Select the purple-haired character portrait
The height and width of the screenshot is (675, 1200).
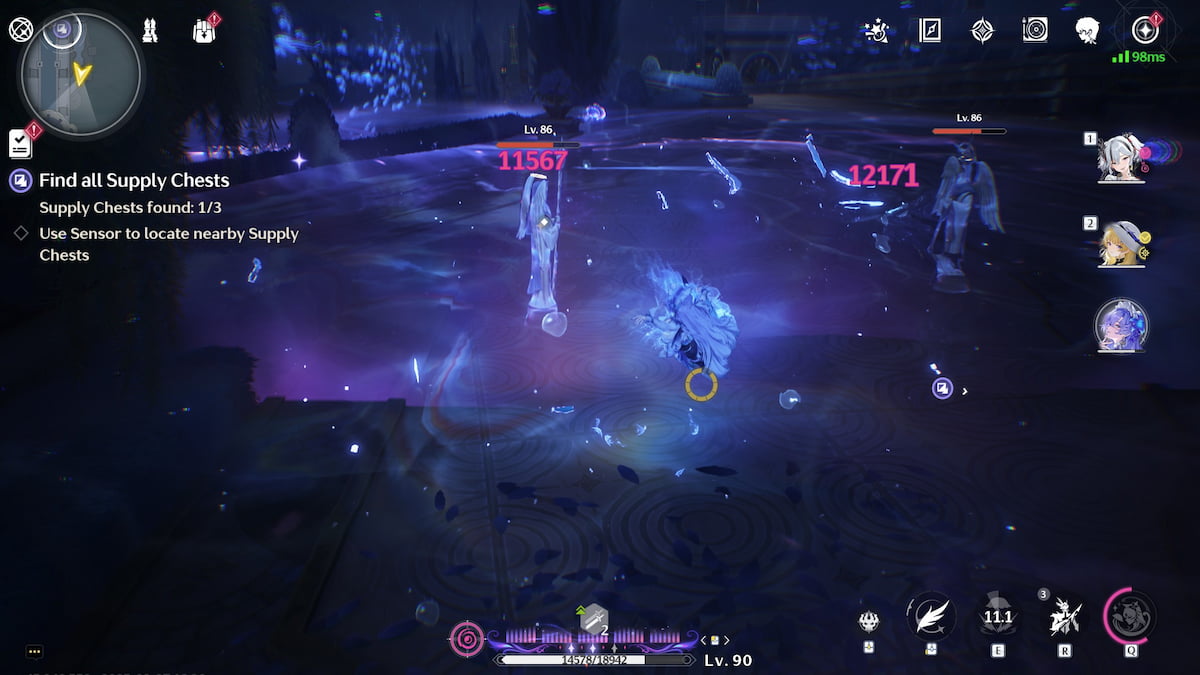[1122, 326]
